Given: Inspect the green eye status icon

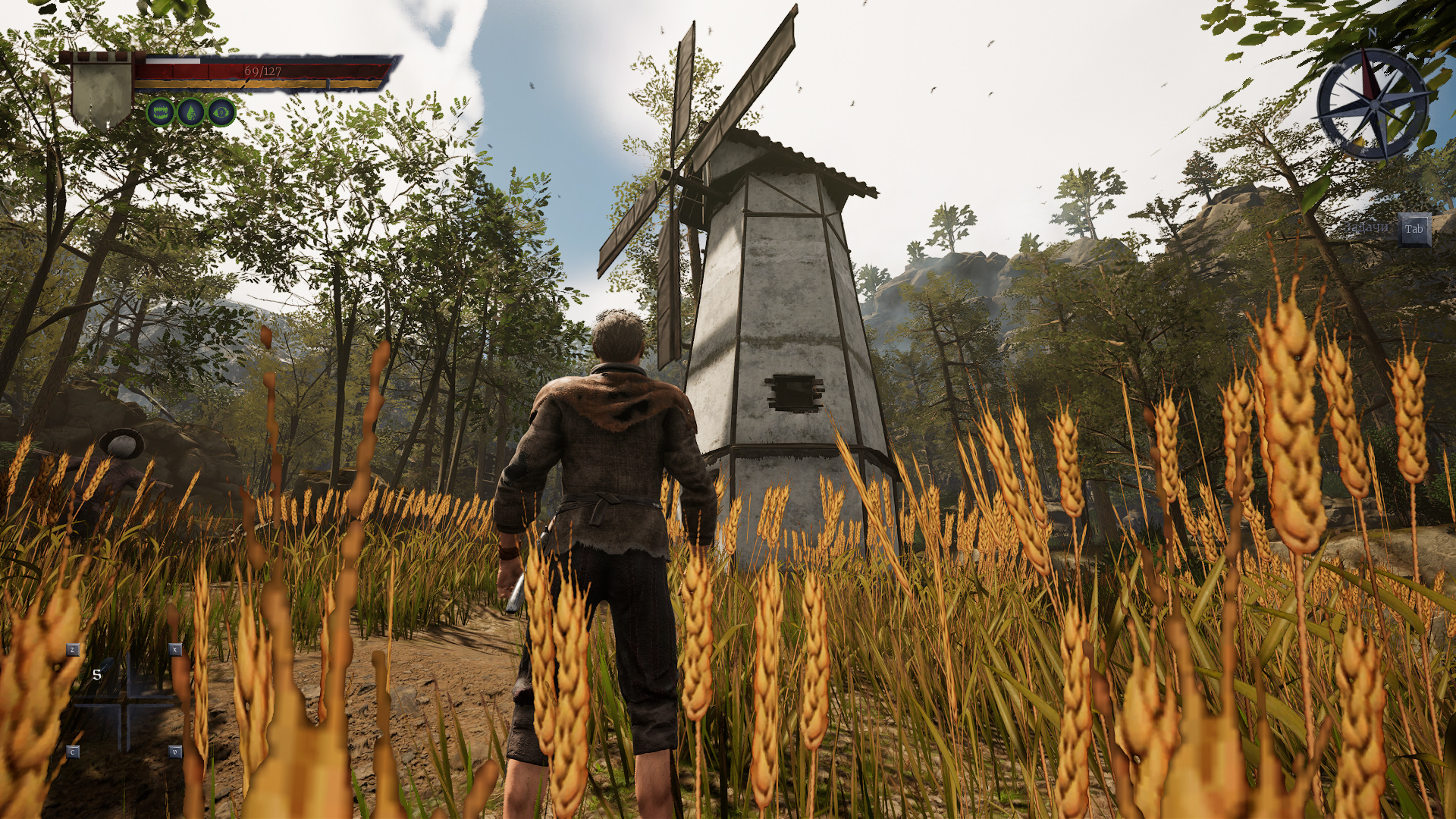Looking at the screenshot, I should (221, 113).
